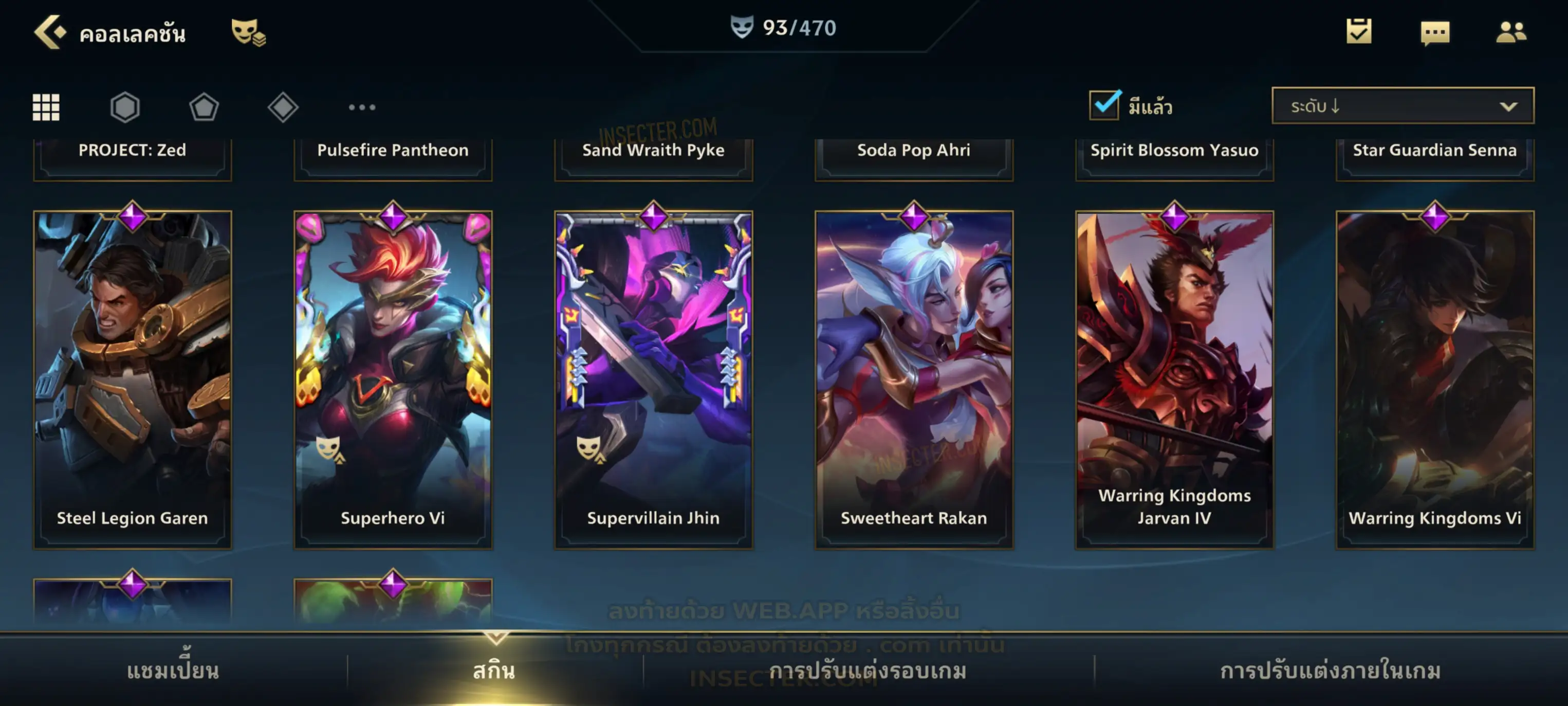This screenshot has height=706, width=1568.
Task: Filter skins by the diamond rarity icon
Action: [x=283, y=107]
